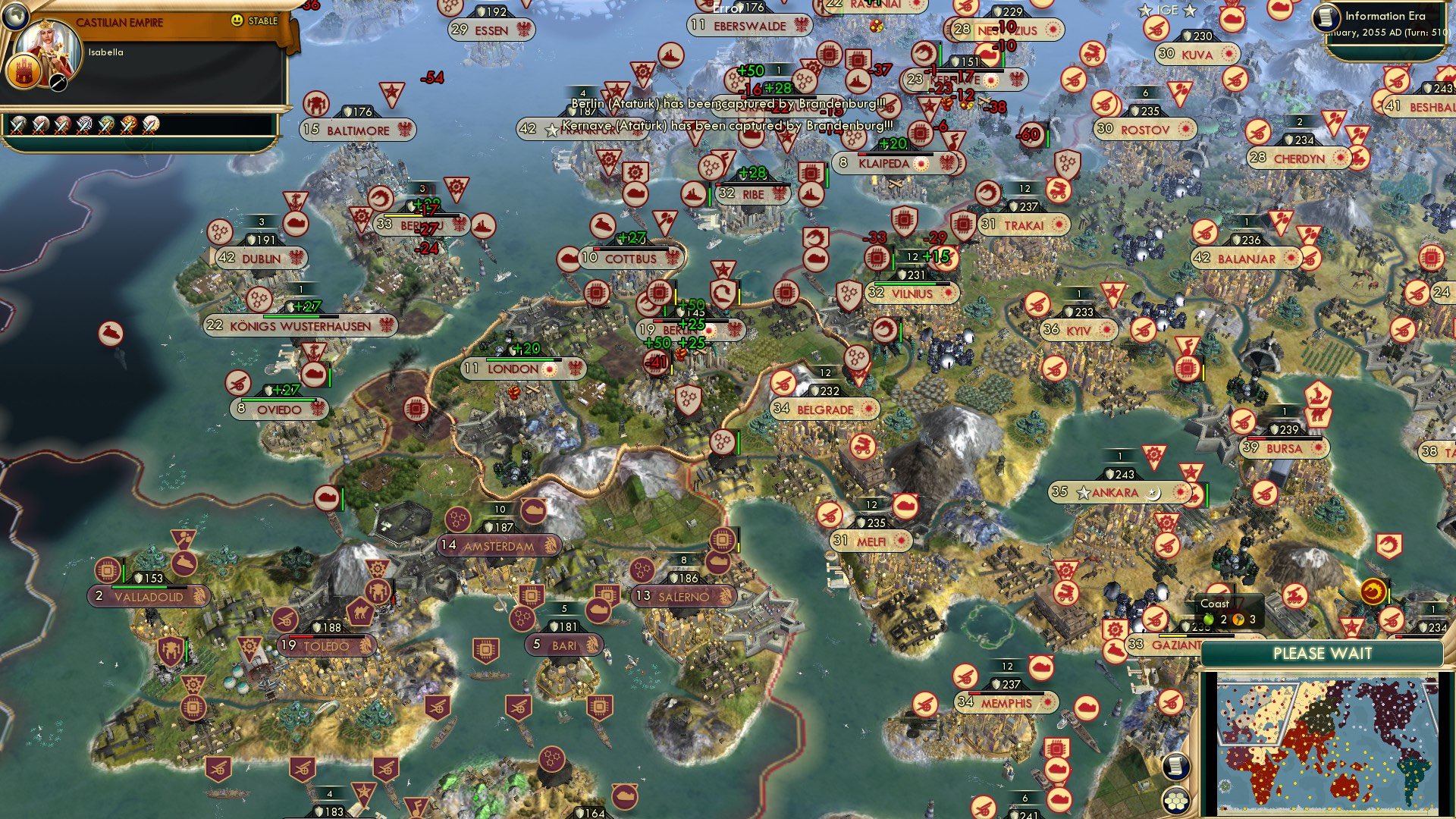Toggle strategic view with the globe button
Viewport: 1456px width, 819px height.
click(x=16, y=17)
